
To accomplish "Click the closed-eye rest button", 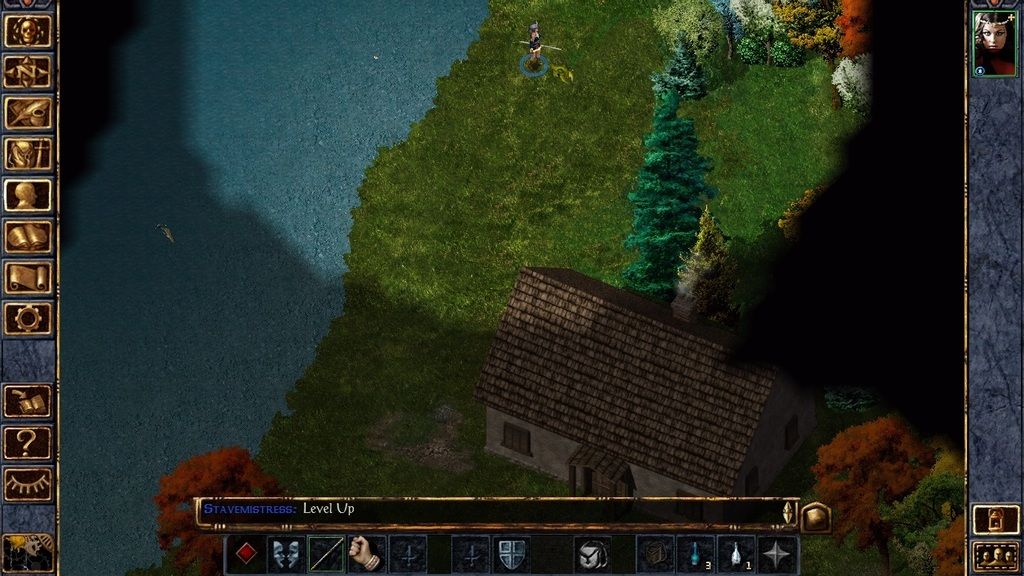I will click(x=28, y=483).
